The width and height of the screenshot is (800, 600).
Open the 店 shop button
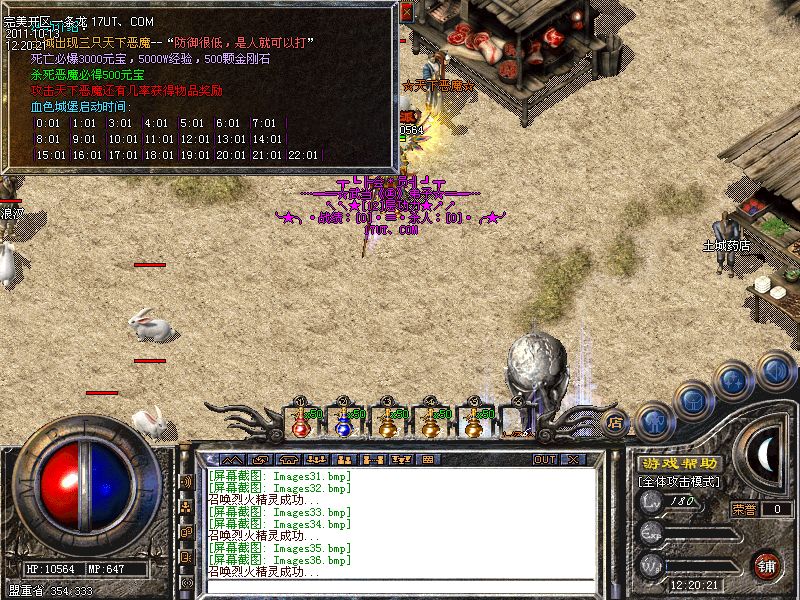point(616,421)
